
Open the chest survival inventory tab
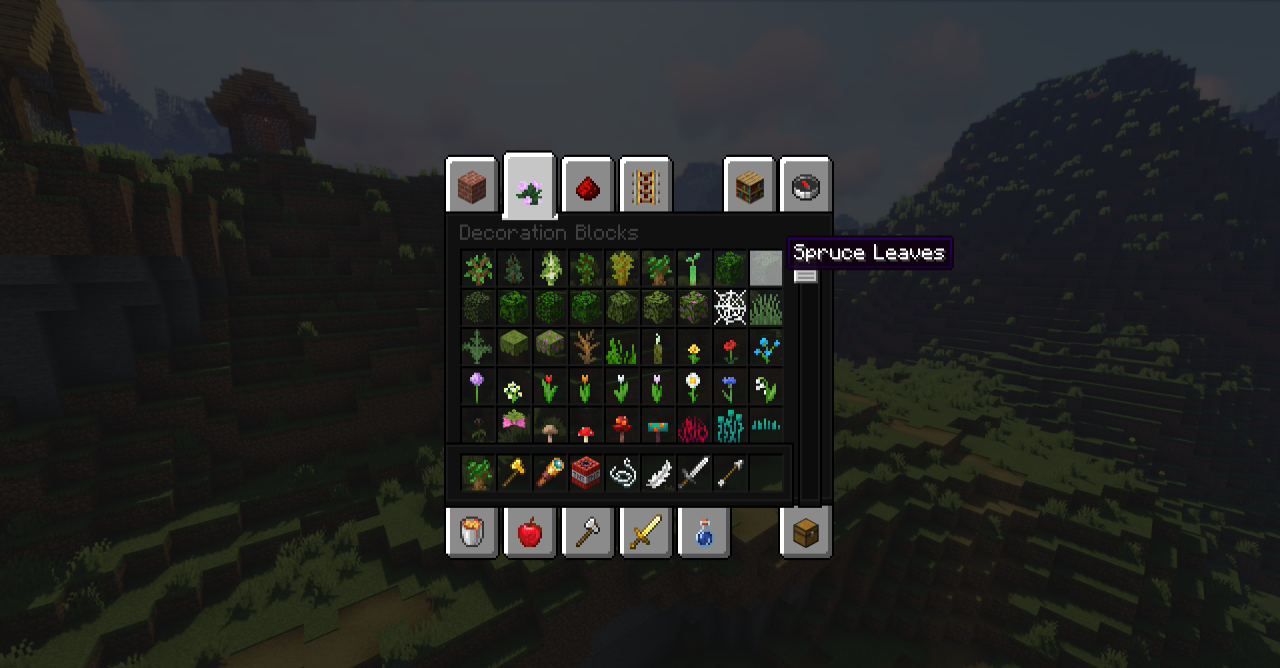tap(805, 531)
